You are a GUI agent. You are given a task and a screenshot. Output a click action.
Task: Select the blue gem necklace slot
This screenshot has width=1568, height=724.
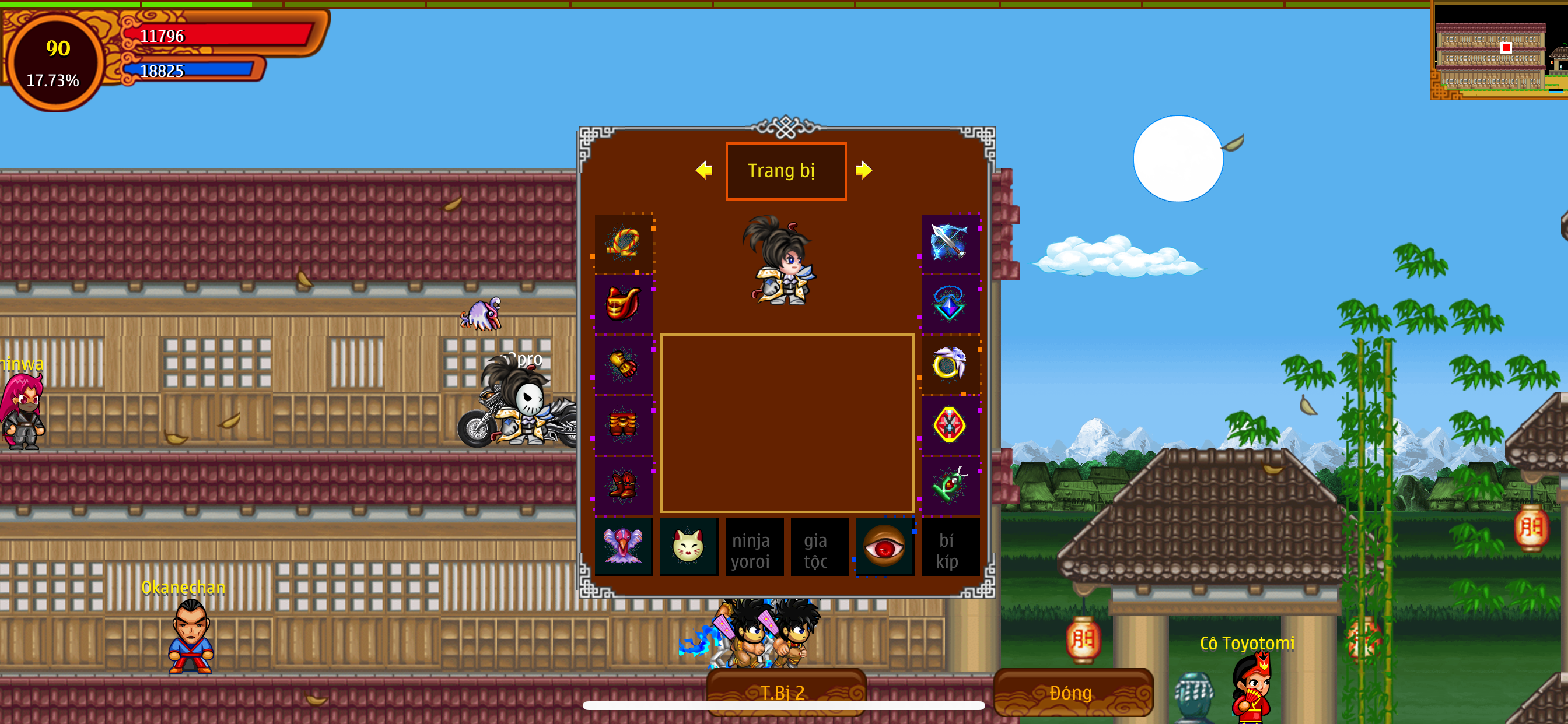click(x=950, y=304)
